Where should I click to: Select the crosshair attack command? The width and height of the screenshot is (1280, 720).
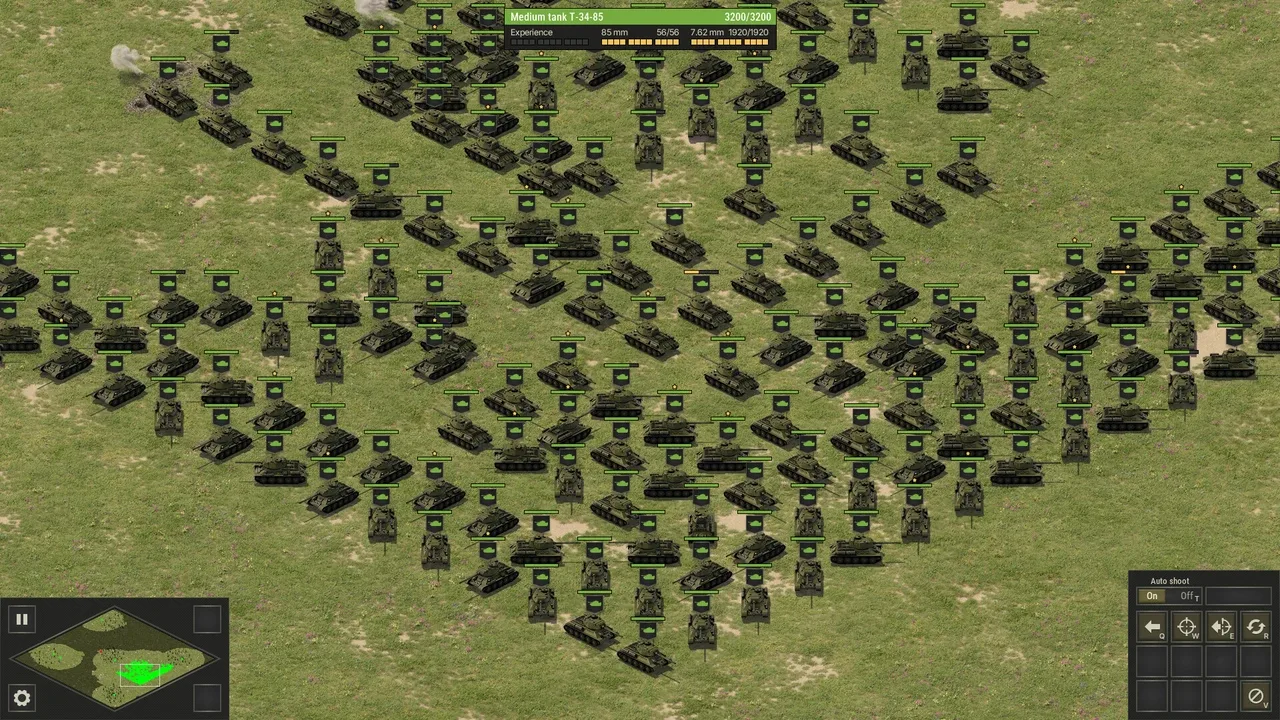(1187, 627)
